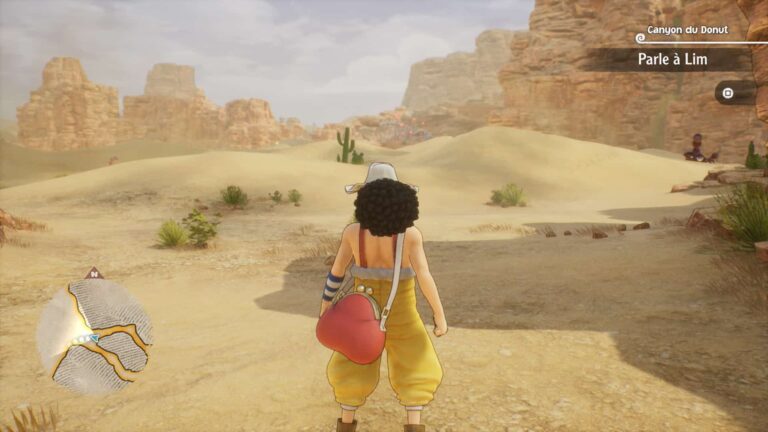Click the Canyon du Donut location label

point(694,32)
